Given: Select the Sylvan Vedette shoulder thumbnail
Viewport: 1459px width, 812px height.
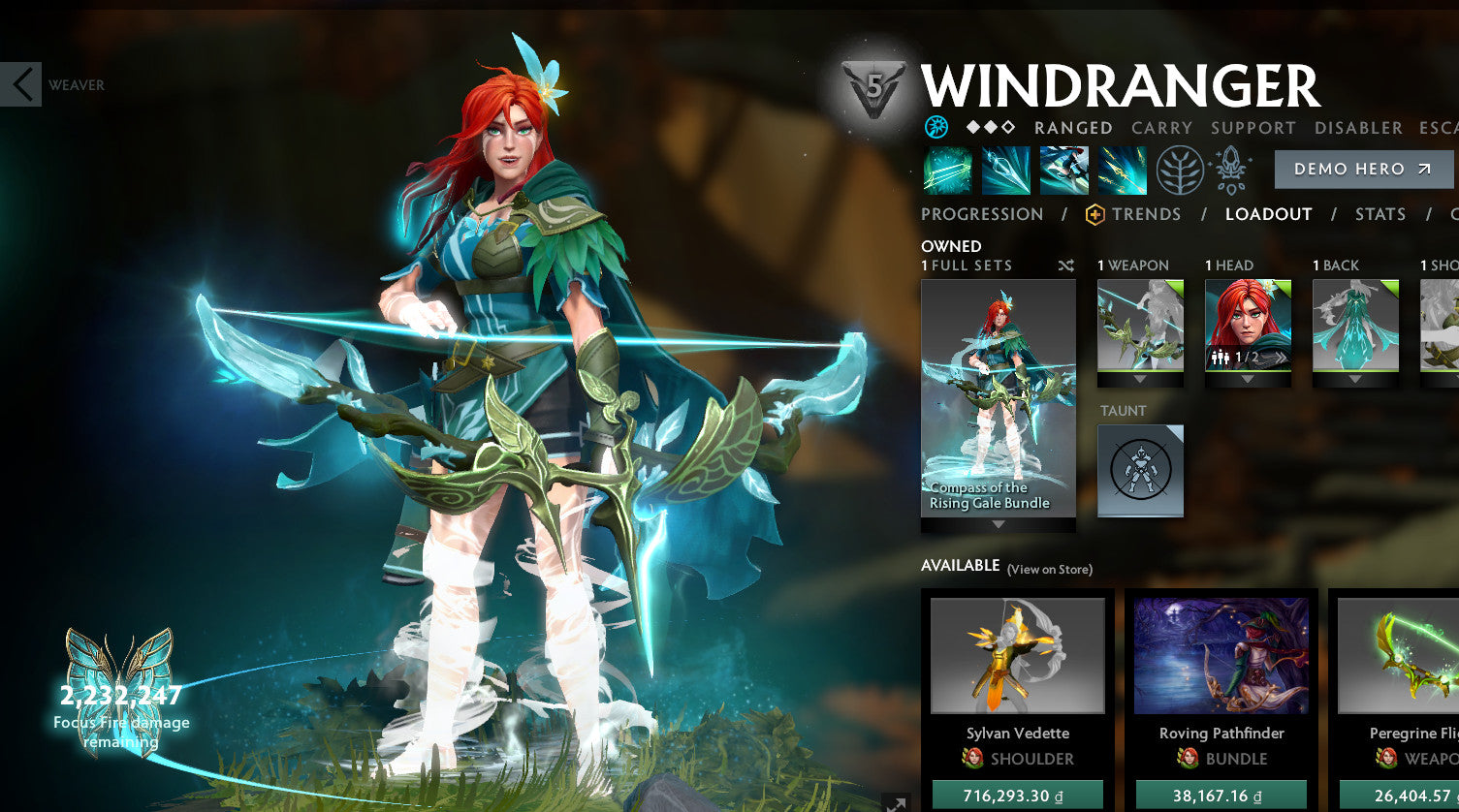Looking at the screenshot, I should (1020, 654).
